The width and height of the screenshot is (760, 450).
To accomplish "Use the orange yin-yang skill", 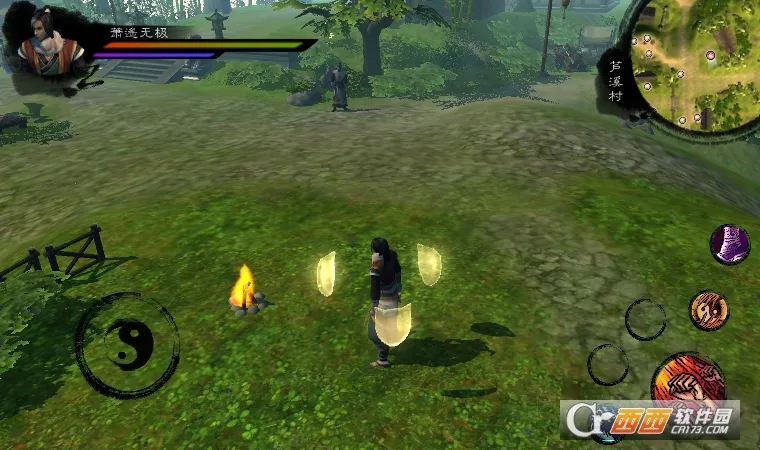I will [x=709, y=310].
